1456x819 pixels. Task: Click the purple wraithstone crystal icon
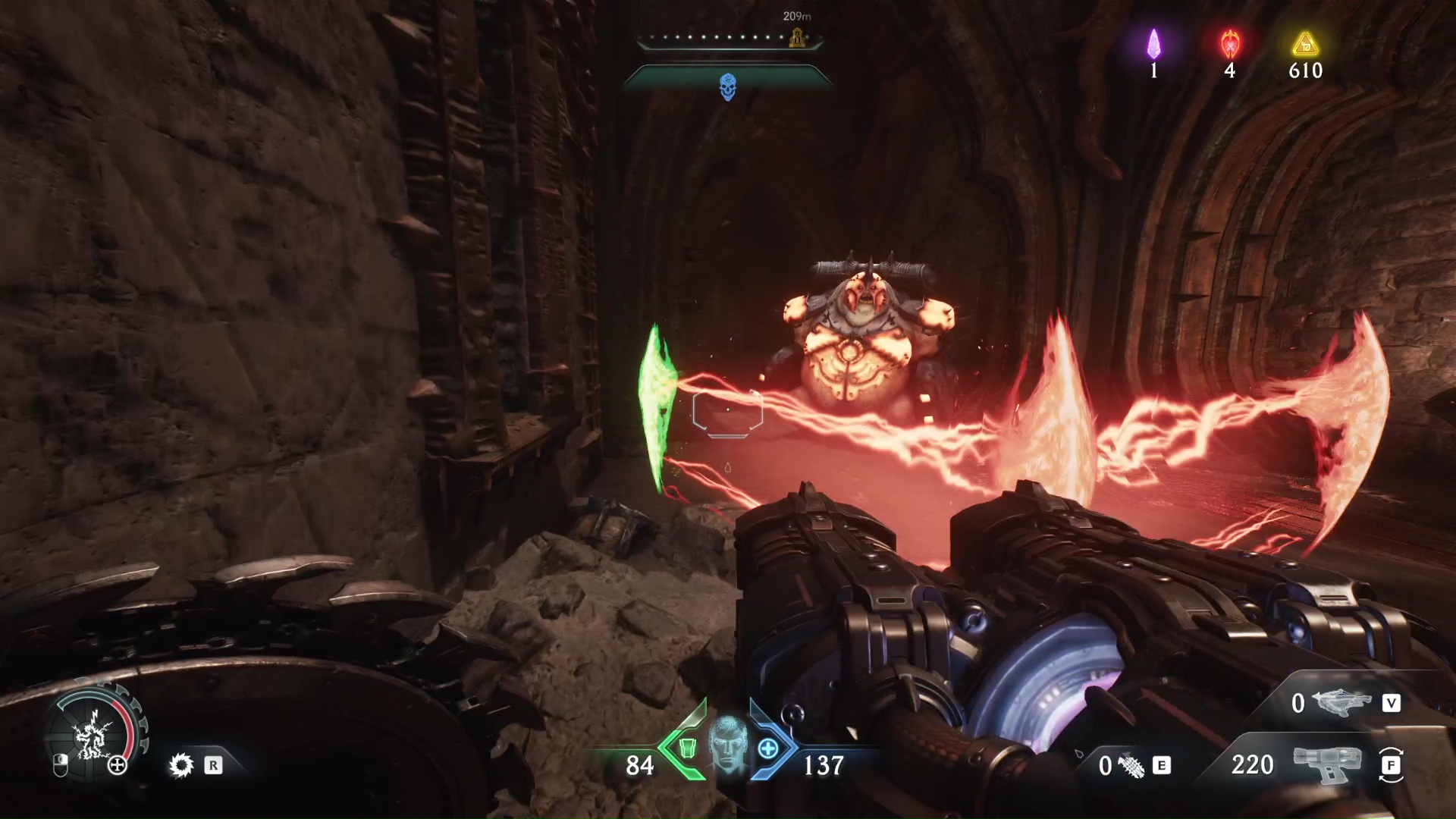point(1153,44)
